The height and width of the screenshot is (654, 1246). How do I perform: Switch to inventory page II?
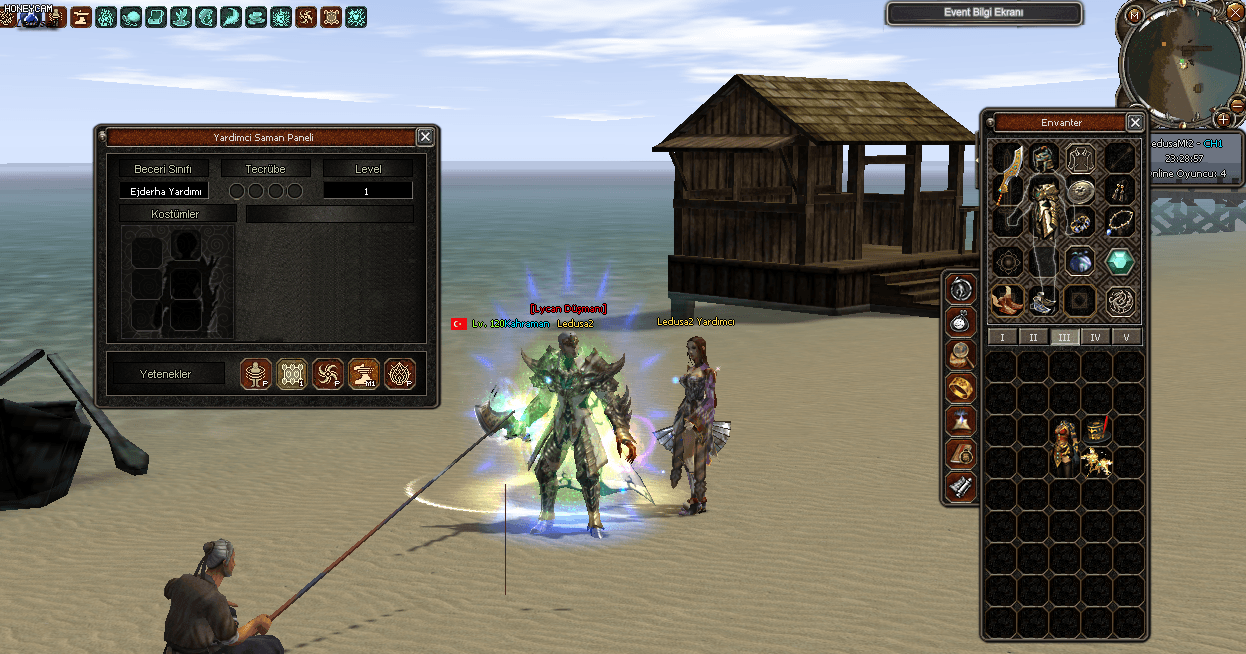coord(1033,337)
